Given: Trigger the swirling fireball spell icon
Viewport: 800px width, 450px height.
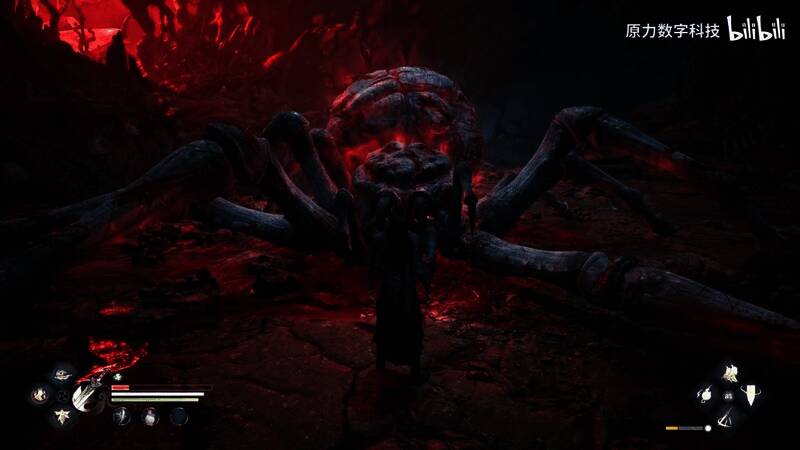Looking at the screenshot, I should 708,395.
